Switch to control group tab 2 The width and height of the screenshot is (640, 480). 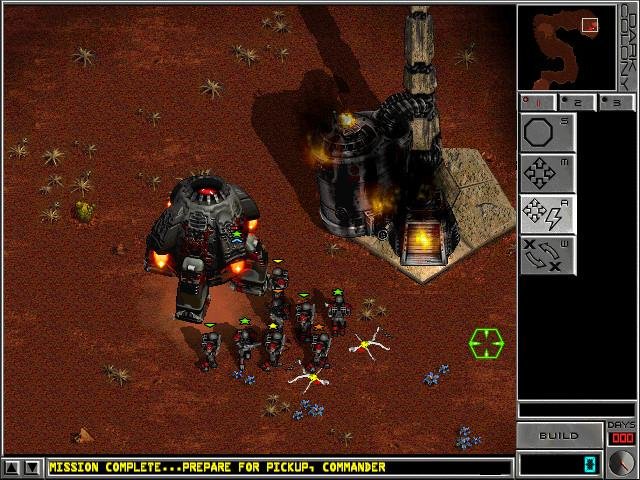click(x=577, y=102)
